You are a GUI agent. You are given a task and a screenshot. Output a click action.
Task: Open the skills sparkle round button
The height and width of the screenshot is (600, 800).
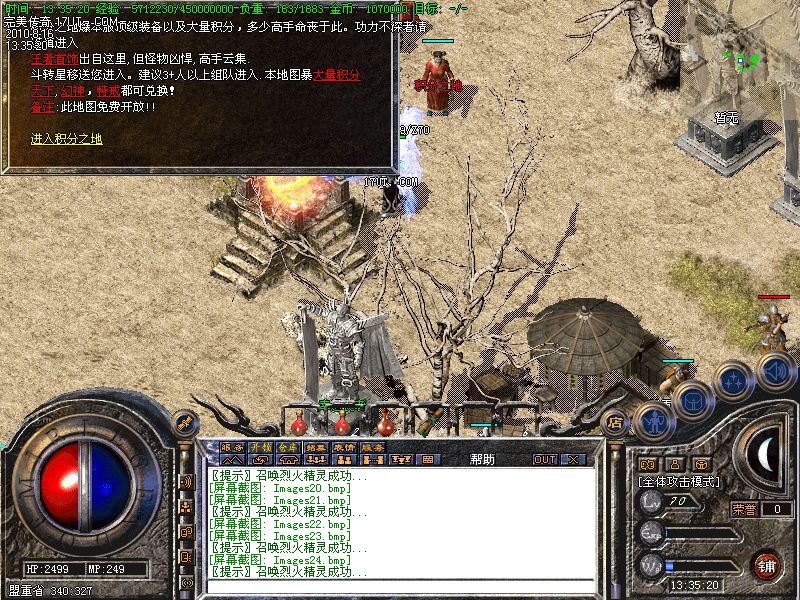tap(734, 380)
